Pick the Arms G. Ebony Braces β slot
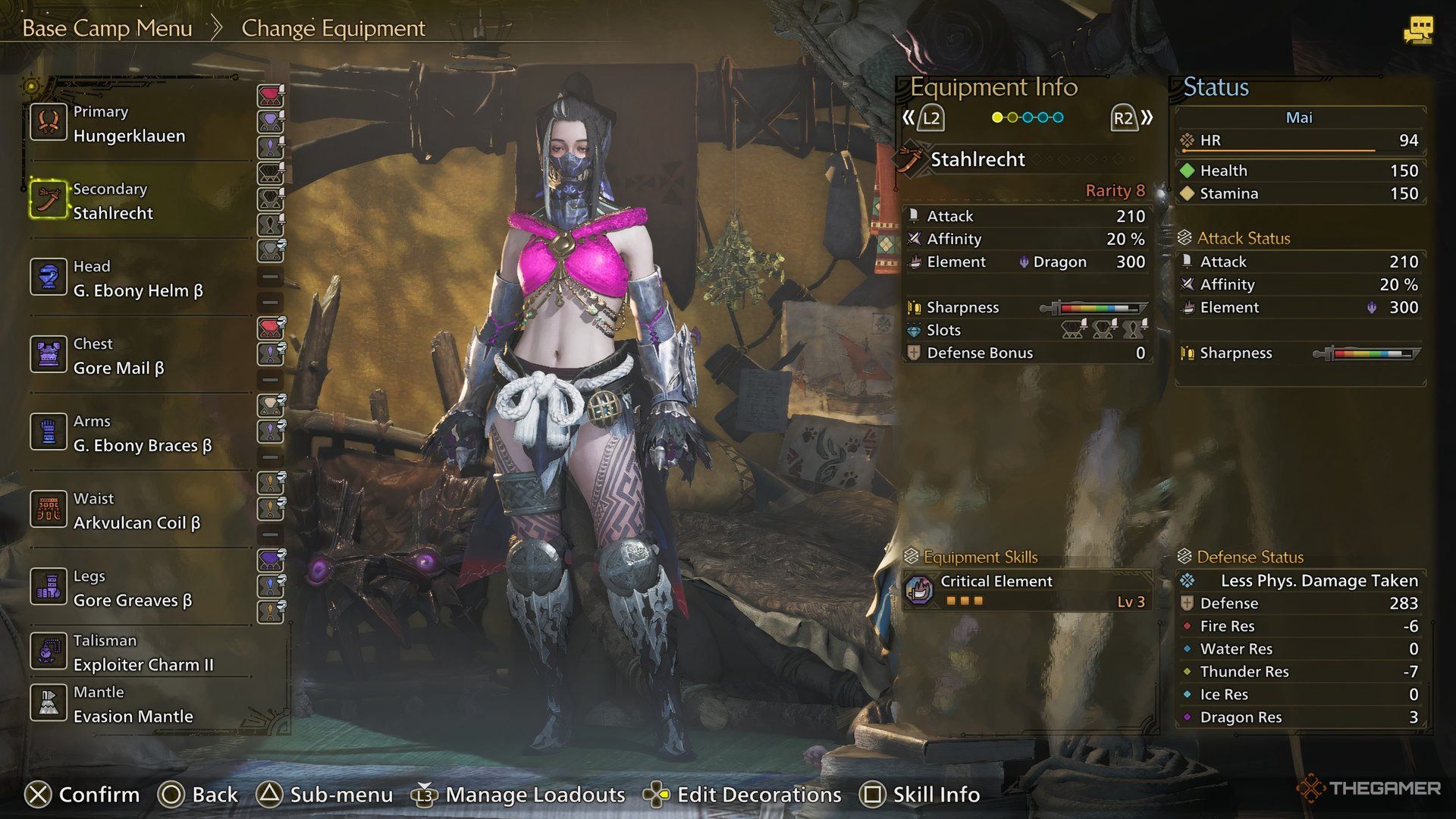This screenshot has height=819, width=1456. pos(142,434)
